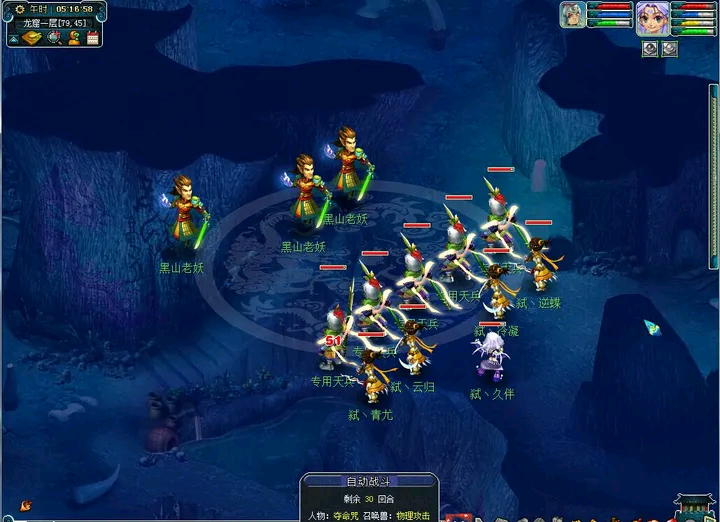Open the calendar icon
The height and width of the screenshot is (522, 720).
tap(92, 38)
